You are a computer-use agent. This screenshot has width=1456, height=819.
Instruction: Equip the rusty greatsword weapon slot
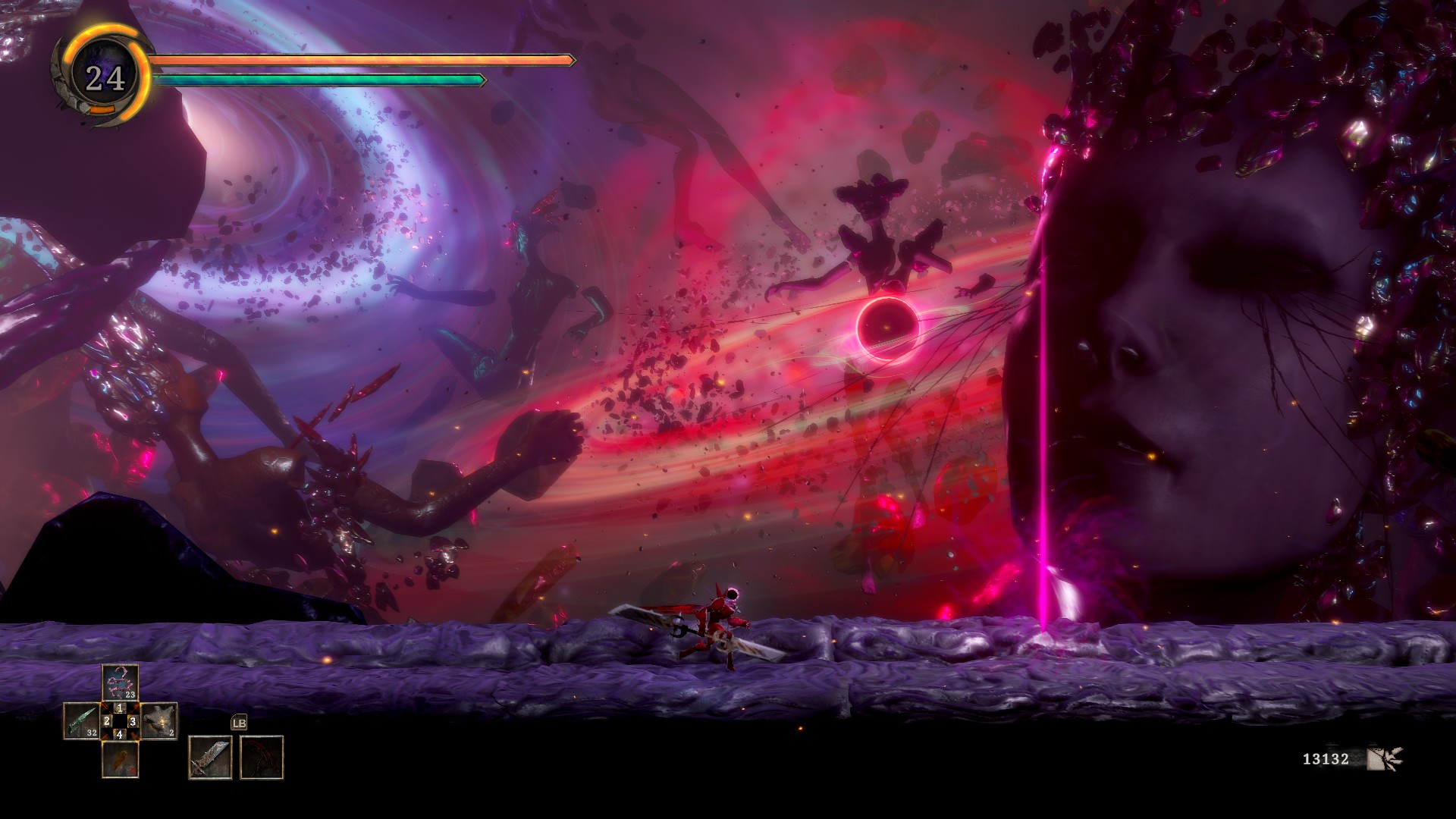point(210,757)
